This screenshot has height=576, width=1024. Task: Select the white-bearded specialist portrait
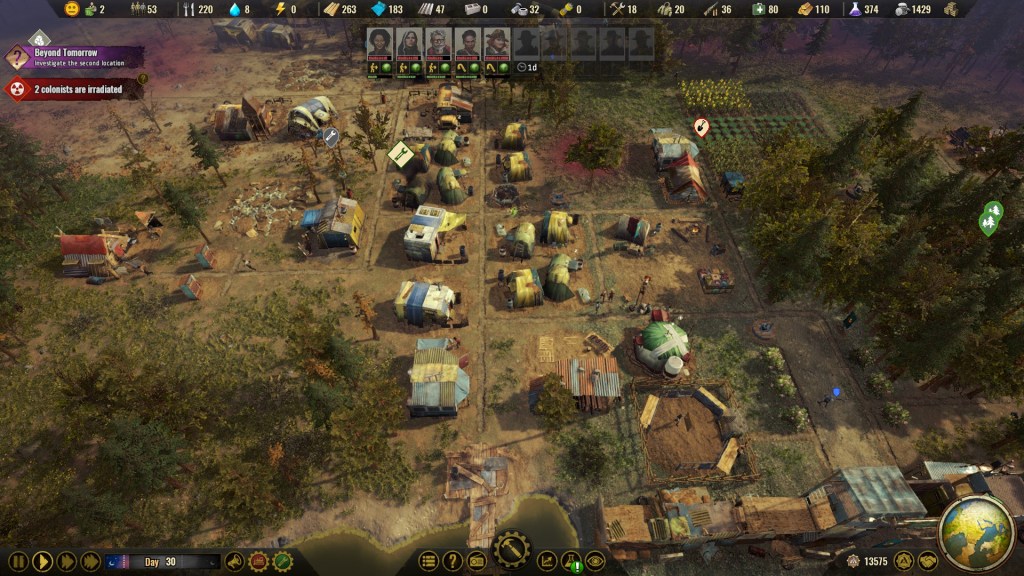(x=439, y=42)
